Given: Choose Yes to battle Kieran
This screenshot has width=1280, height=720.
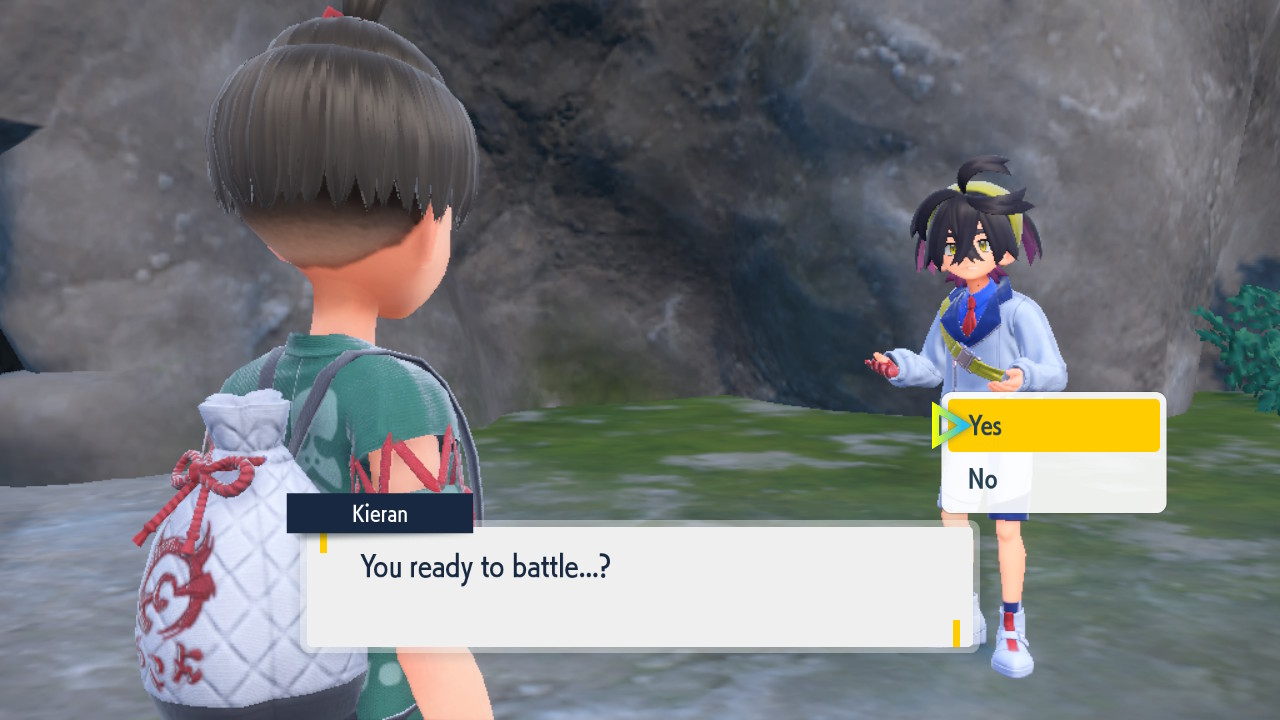Looking at the screenshot, I should click(1052, 426).
